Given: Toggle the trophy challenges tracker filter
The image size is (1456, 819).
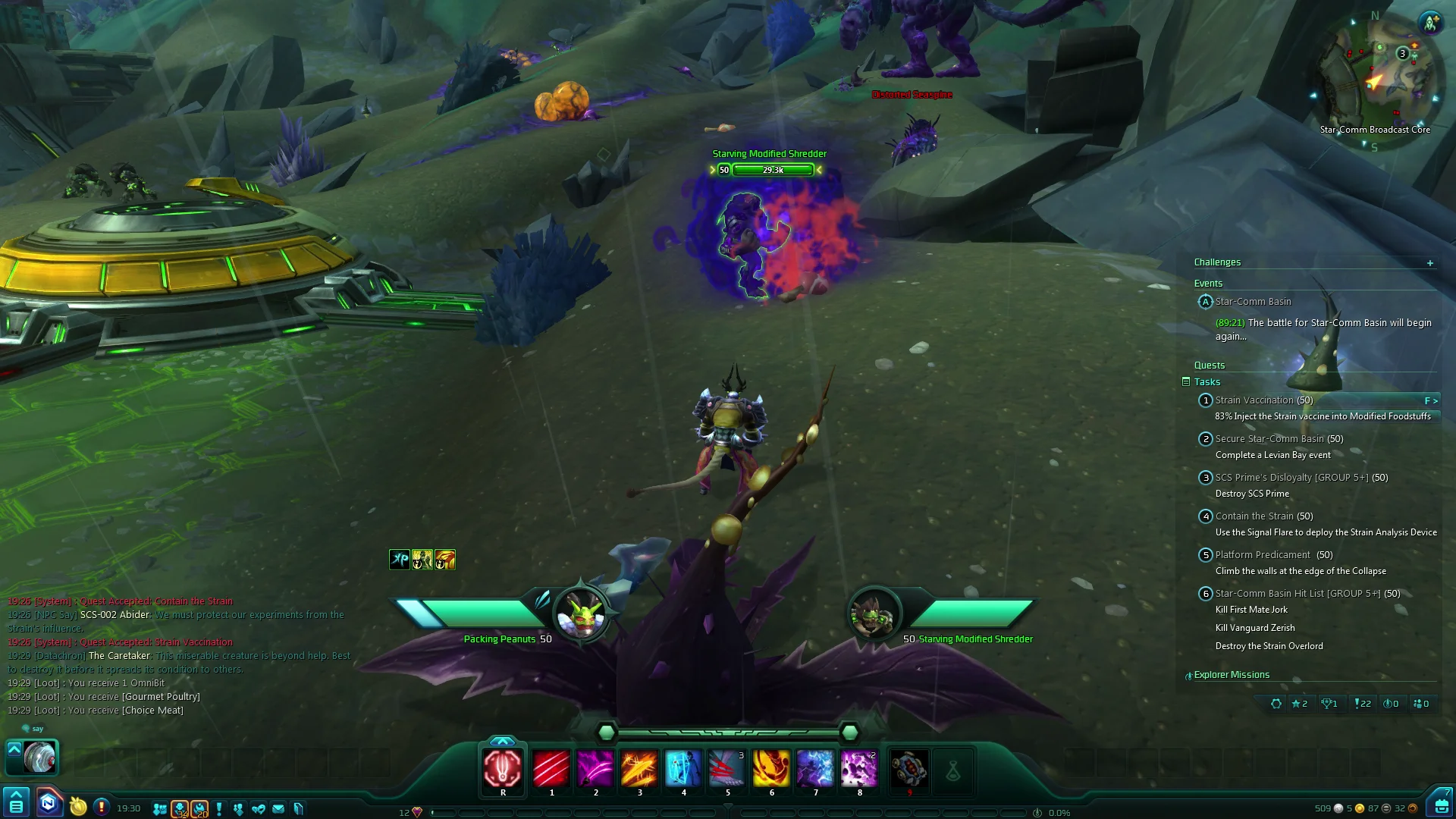Looking at the screenshot, I should (x=1329, y=704).
